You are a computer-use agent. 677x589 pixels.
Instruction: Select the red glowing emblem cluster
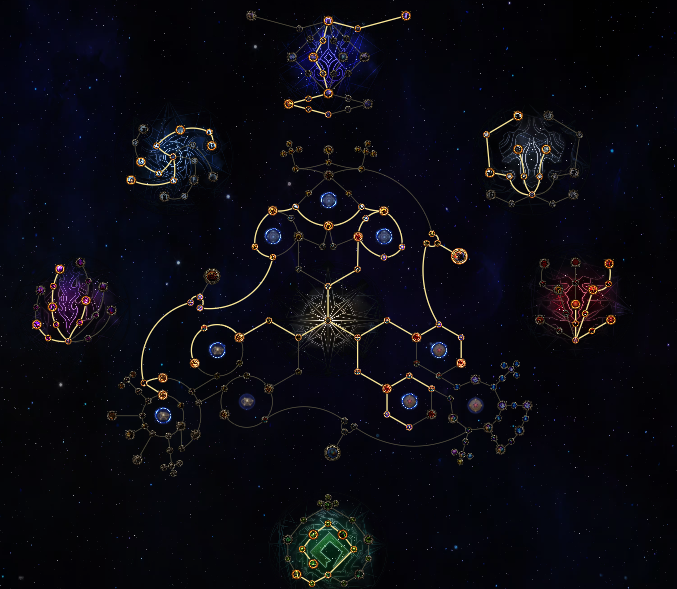pos(579,298)
